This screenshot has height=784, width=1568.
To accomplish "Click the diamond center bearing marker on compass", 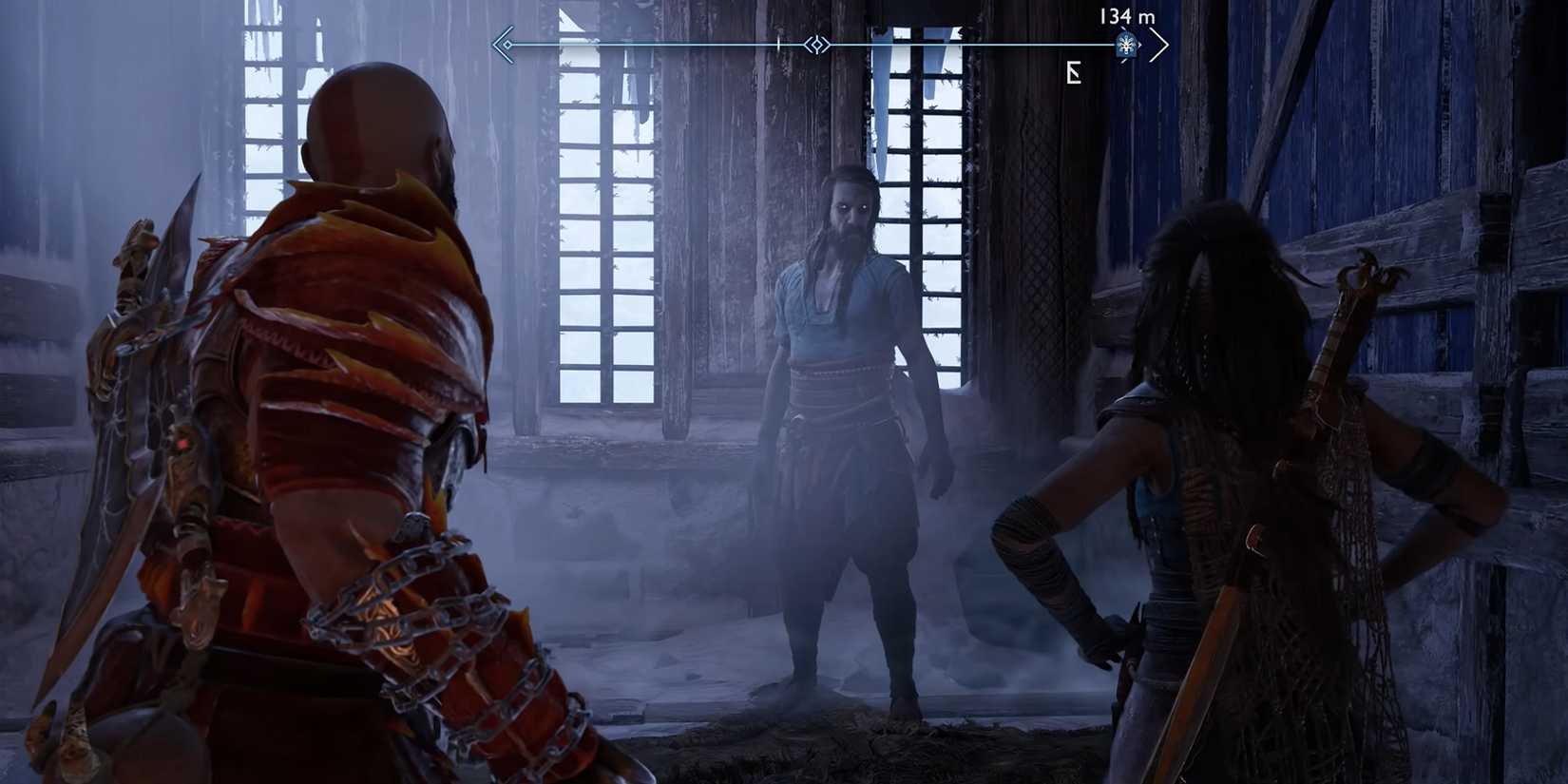I will 815,44.
